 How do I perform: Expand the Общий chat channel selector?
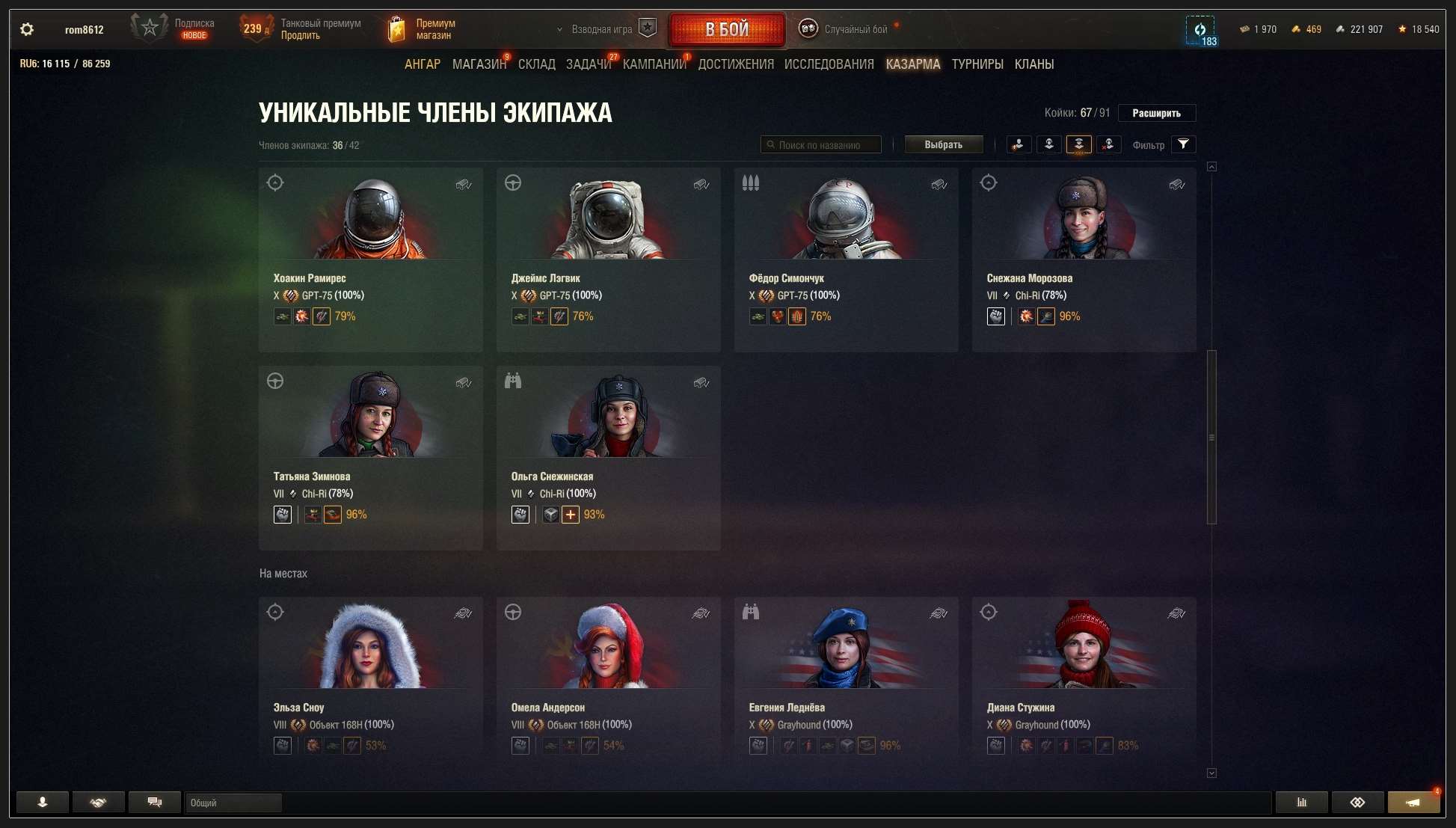(x=233, y=802)
